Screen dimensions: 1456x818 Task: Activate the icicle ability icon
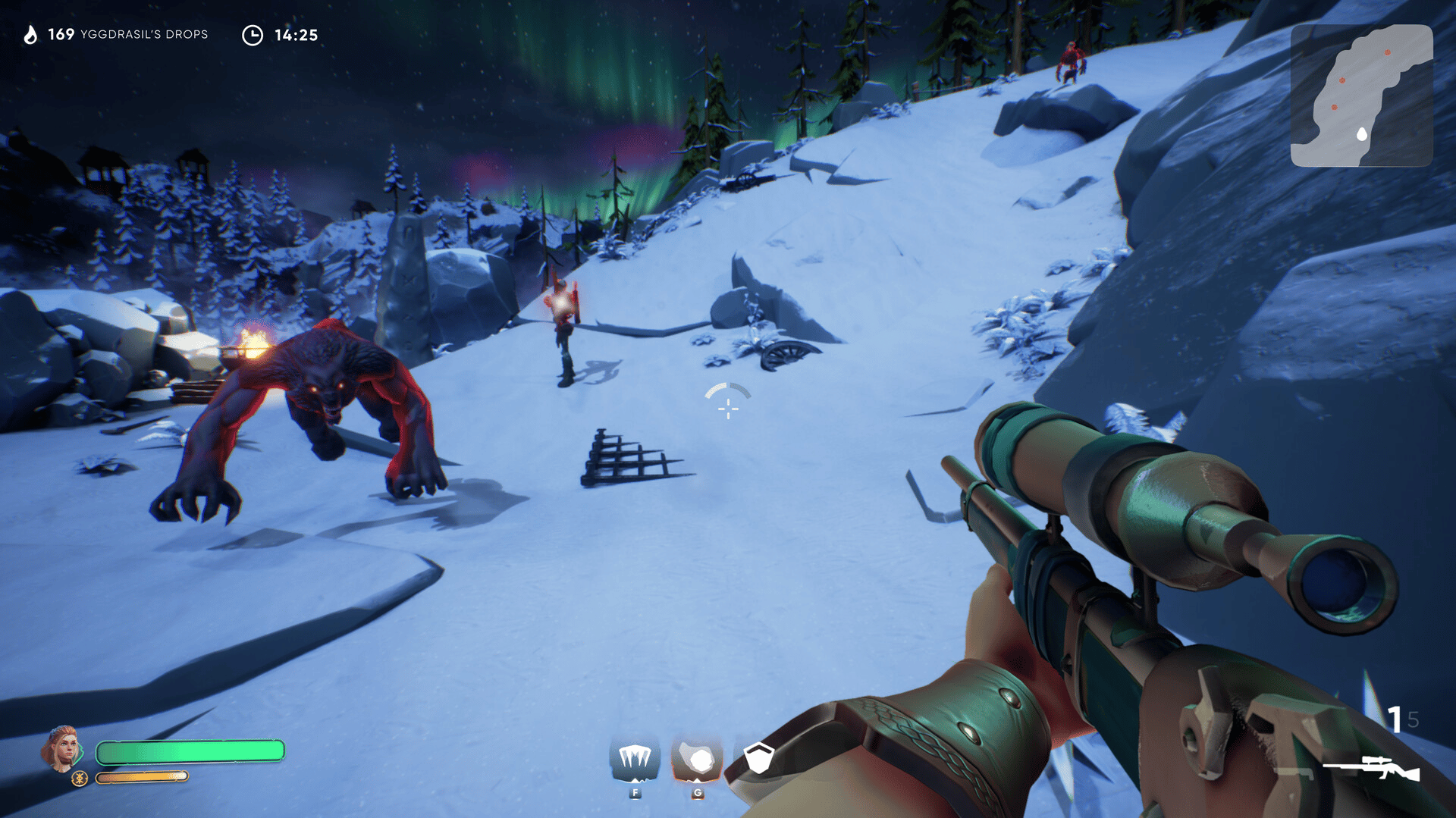[635, 760]
